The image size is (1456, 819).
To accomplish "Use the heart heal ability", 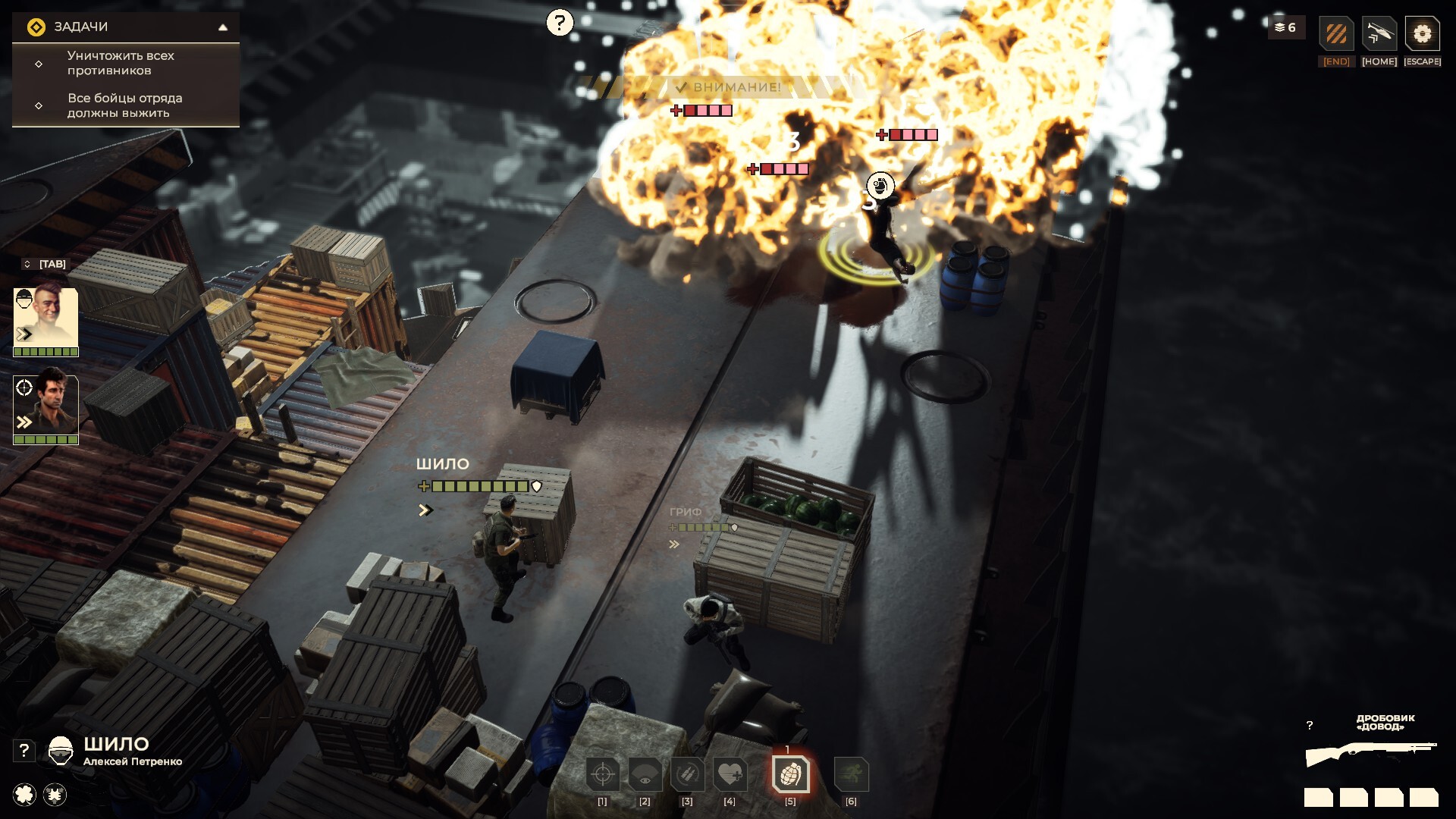I will (730, 774).
